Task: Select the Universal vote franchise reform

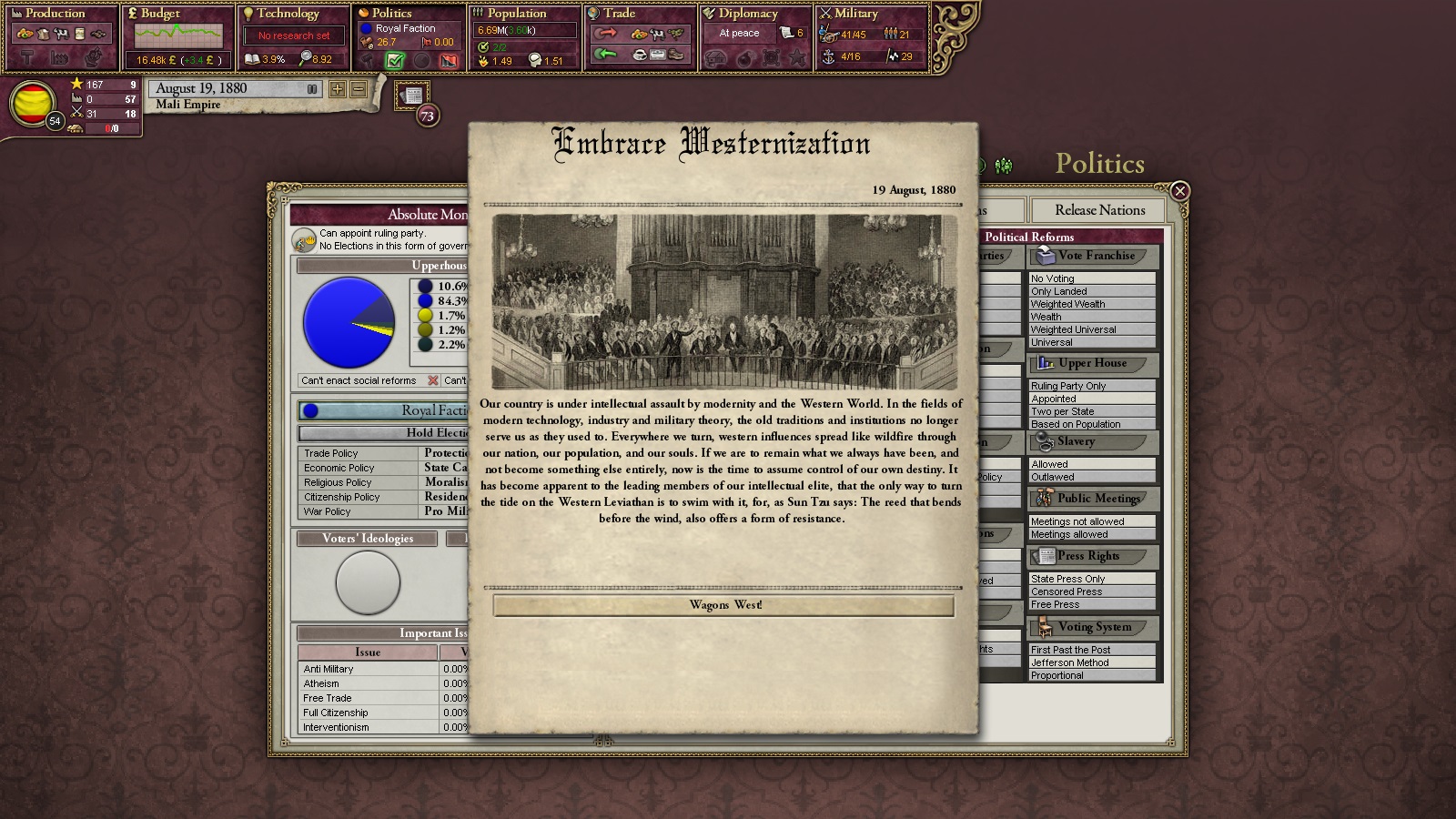Action: (x=1091, y=343)
